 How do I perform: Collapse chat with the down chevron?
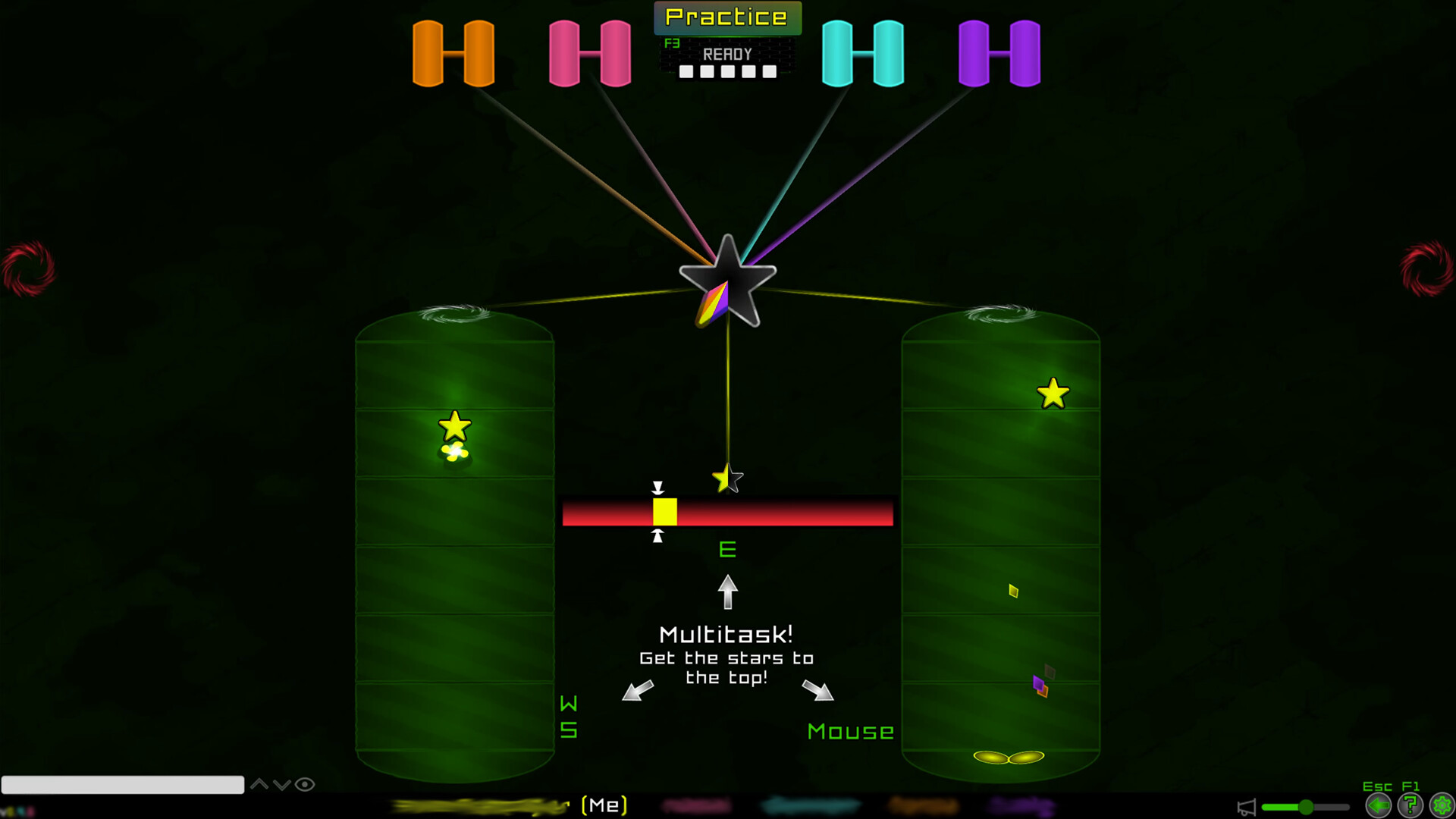[283, 785]
